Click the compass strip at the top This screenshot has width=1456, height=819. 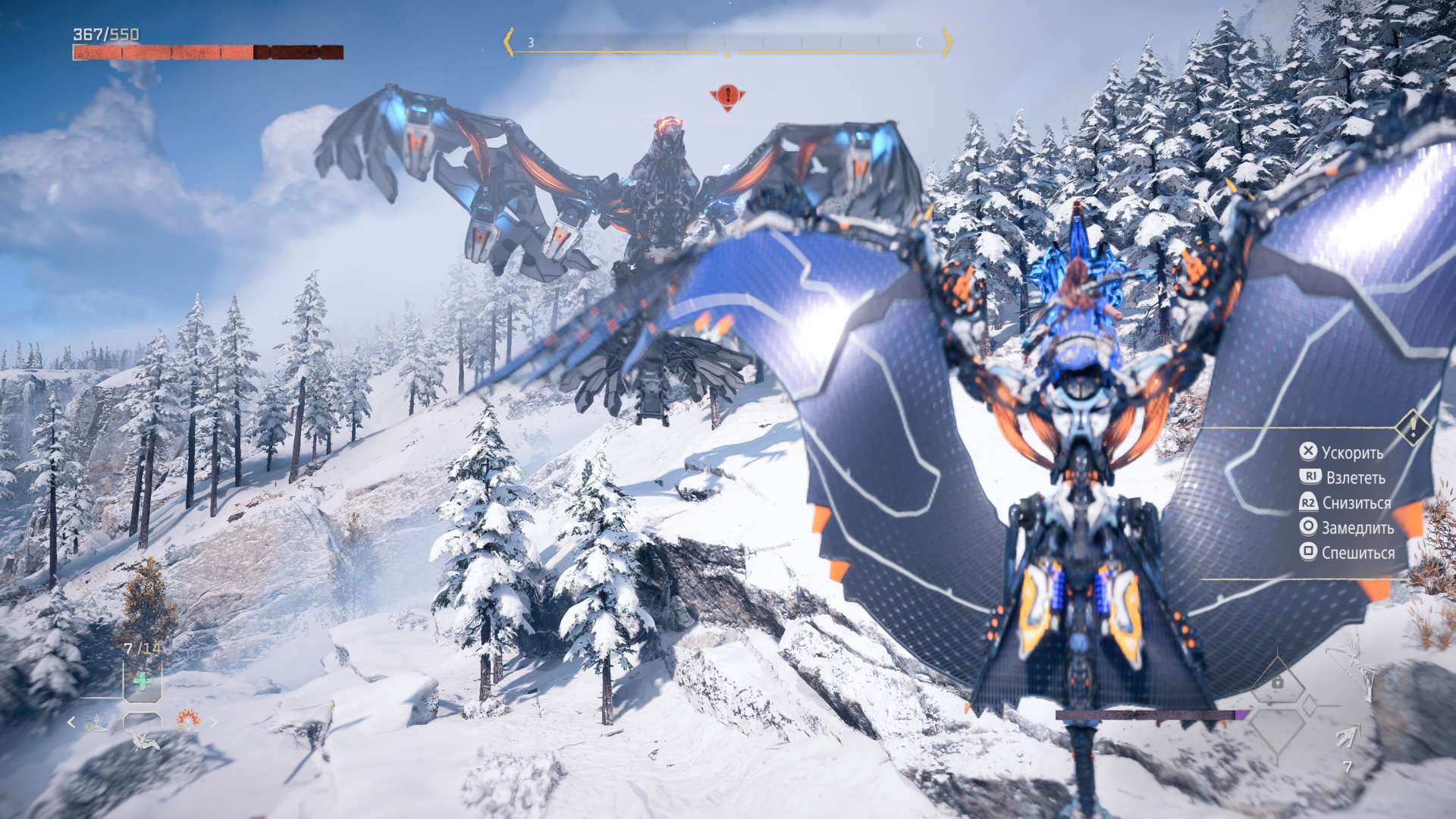726,42
